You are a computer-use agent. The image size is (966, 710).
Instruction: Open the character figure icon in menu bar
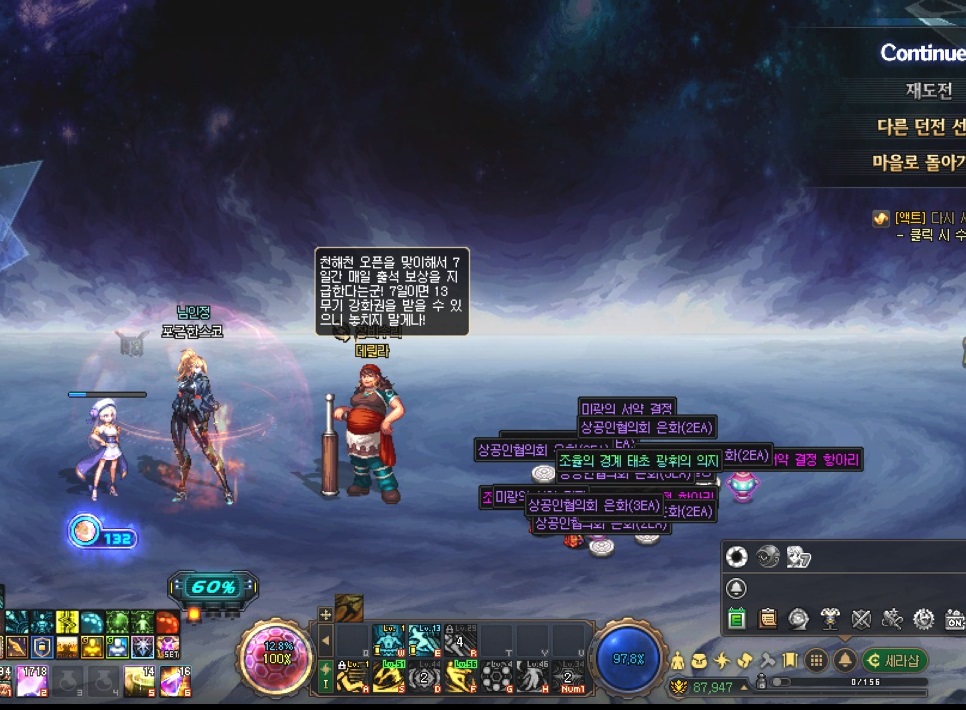[678, 660]
